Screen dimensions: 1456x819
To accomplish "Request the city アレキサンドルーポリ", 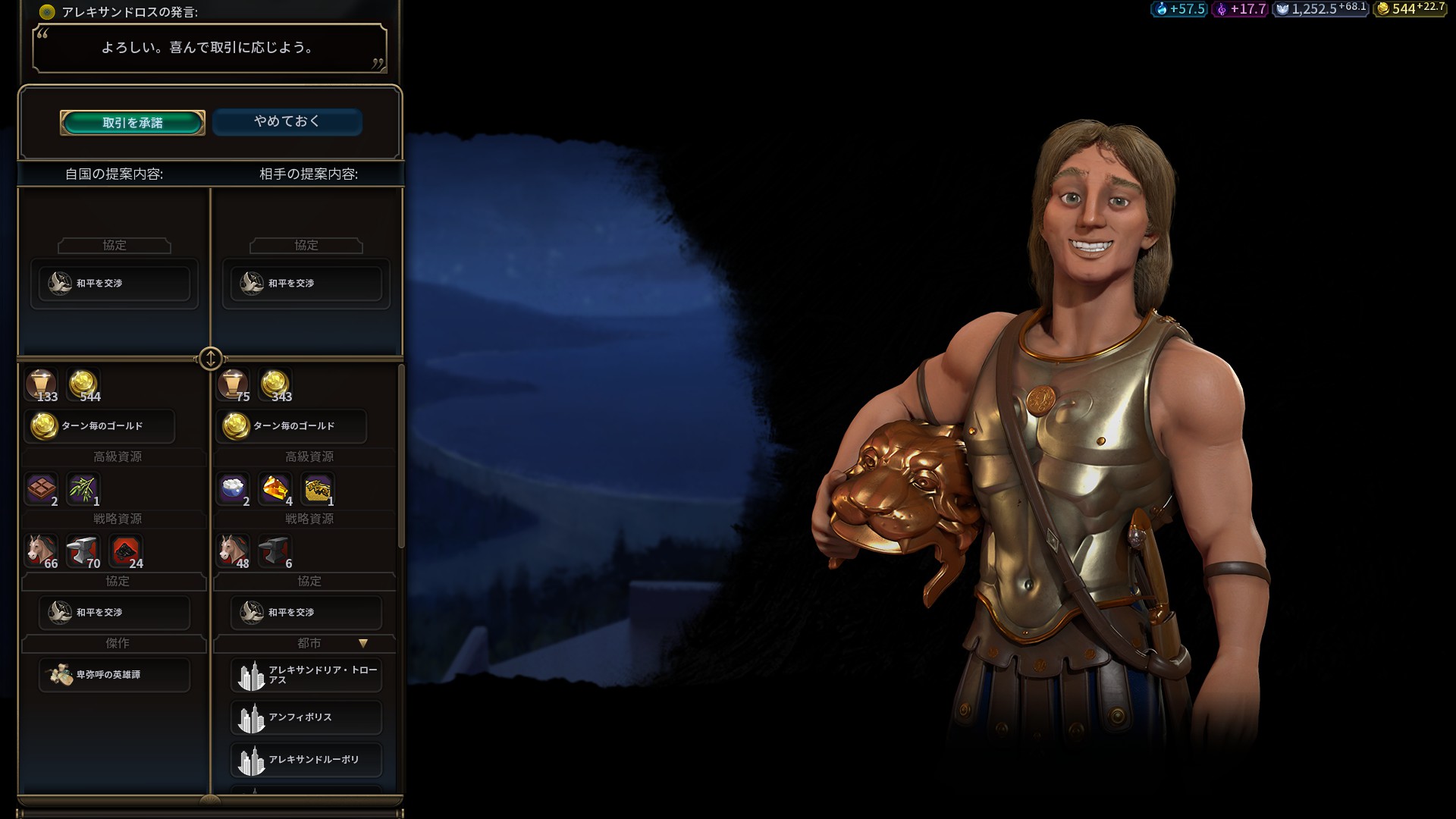I will pos(306,760).
